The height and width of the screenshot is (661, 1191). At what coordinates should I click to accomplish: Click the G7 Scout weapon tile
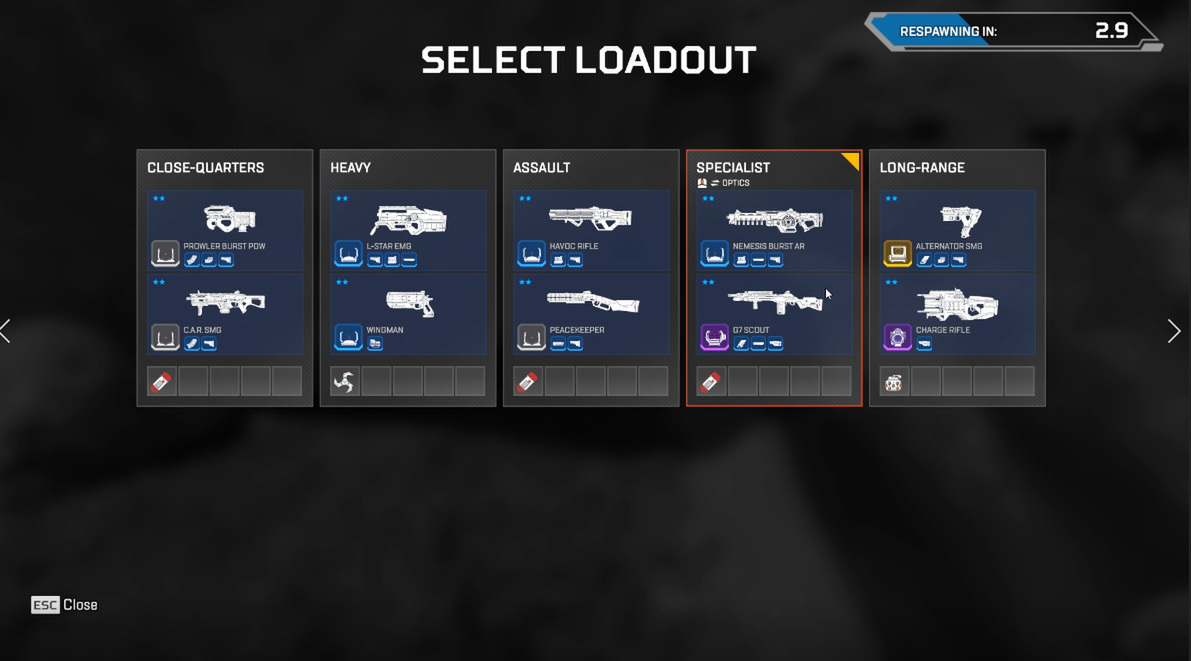click(x=774, y=314)
